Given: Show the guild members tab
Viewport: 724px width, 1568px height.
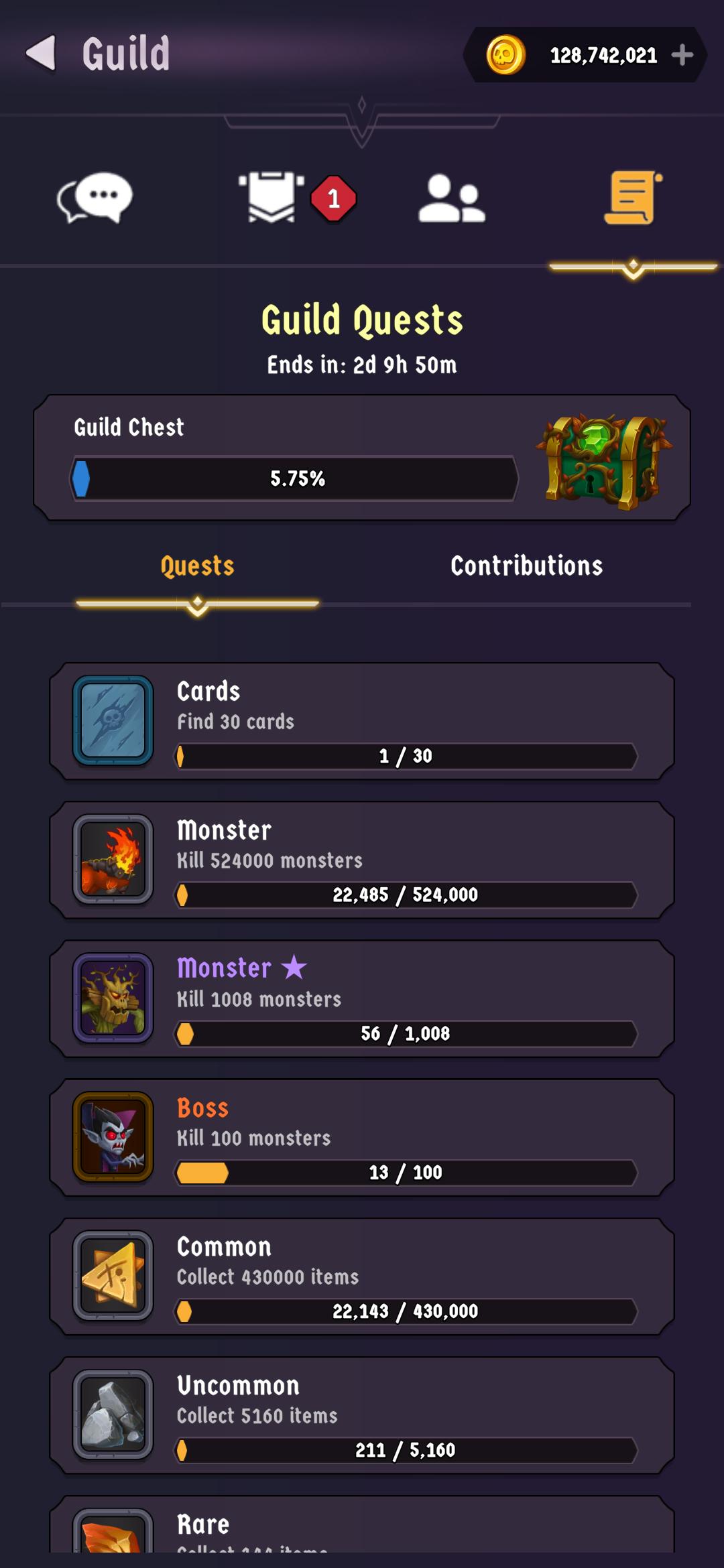Looking at the screenshot, I should pyautogui.click(x=451, y=198).
